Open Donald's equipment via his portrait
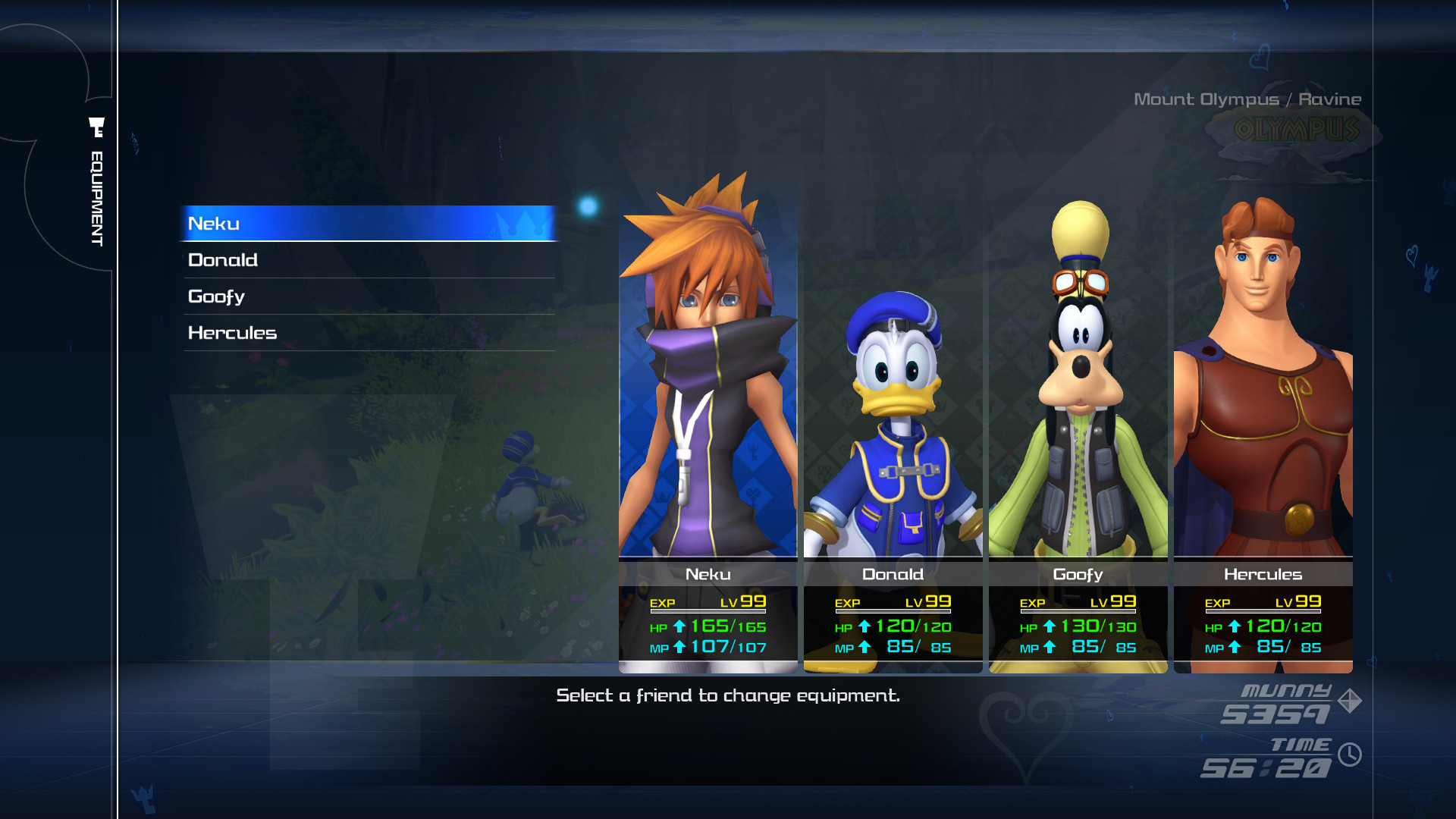The image size is (1456, 819). tap(893, 394)
